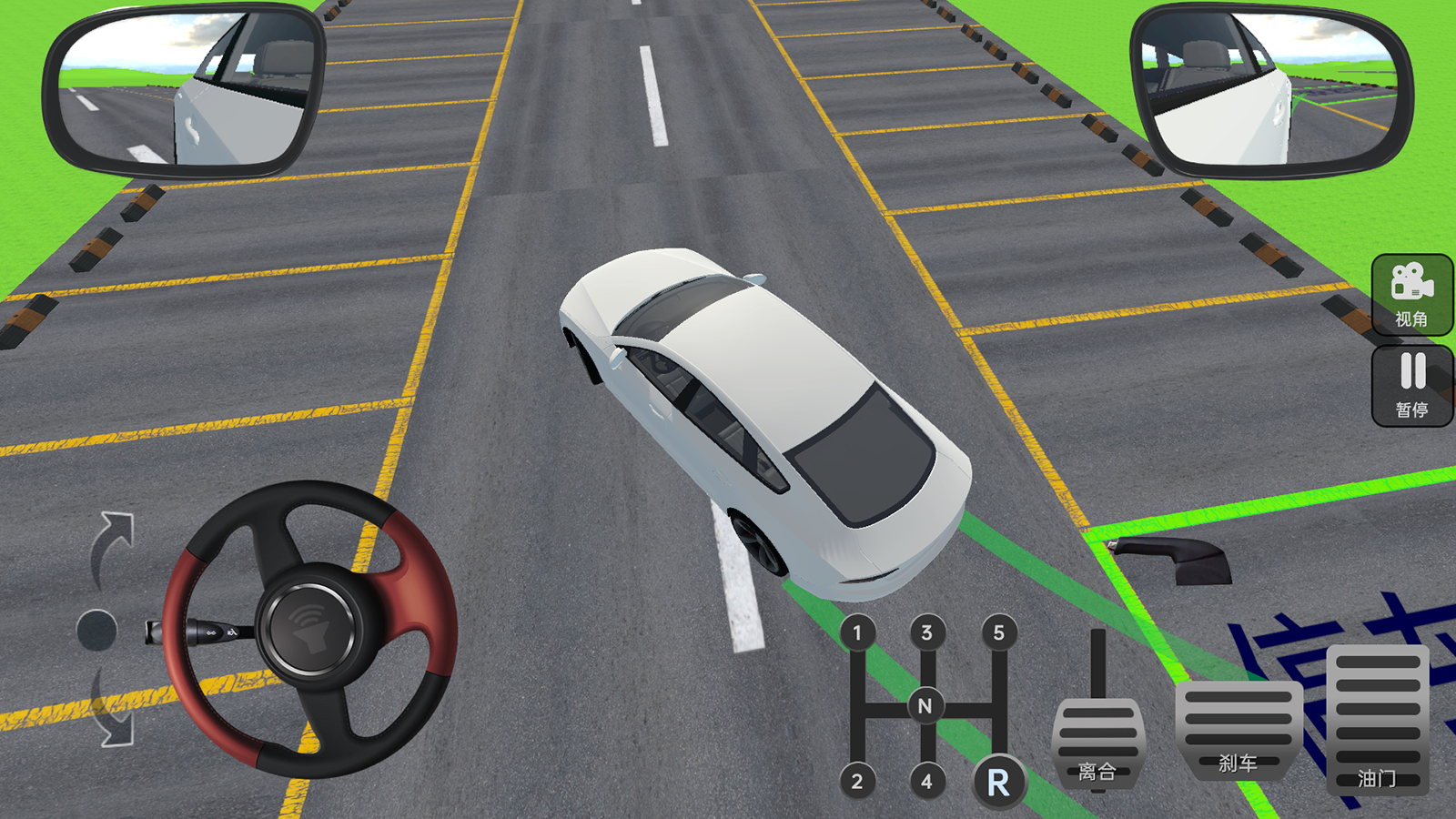The image size is (1456, 819).
Task: Select gear 2 on the shifter
Action: click(856, 781)
